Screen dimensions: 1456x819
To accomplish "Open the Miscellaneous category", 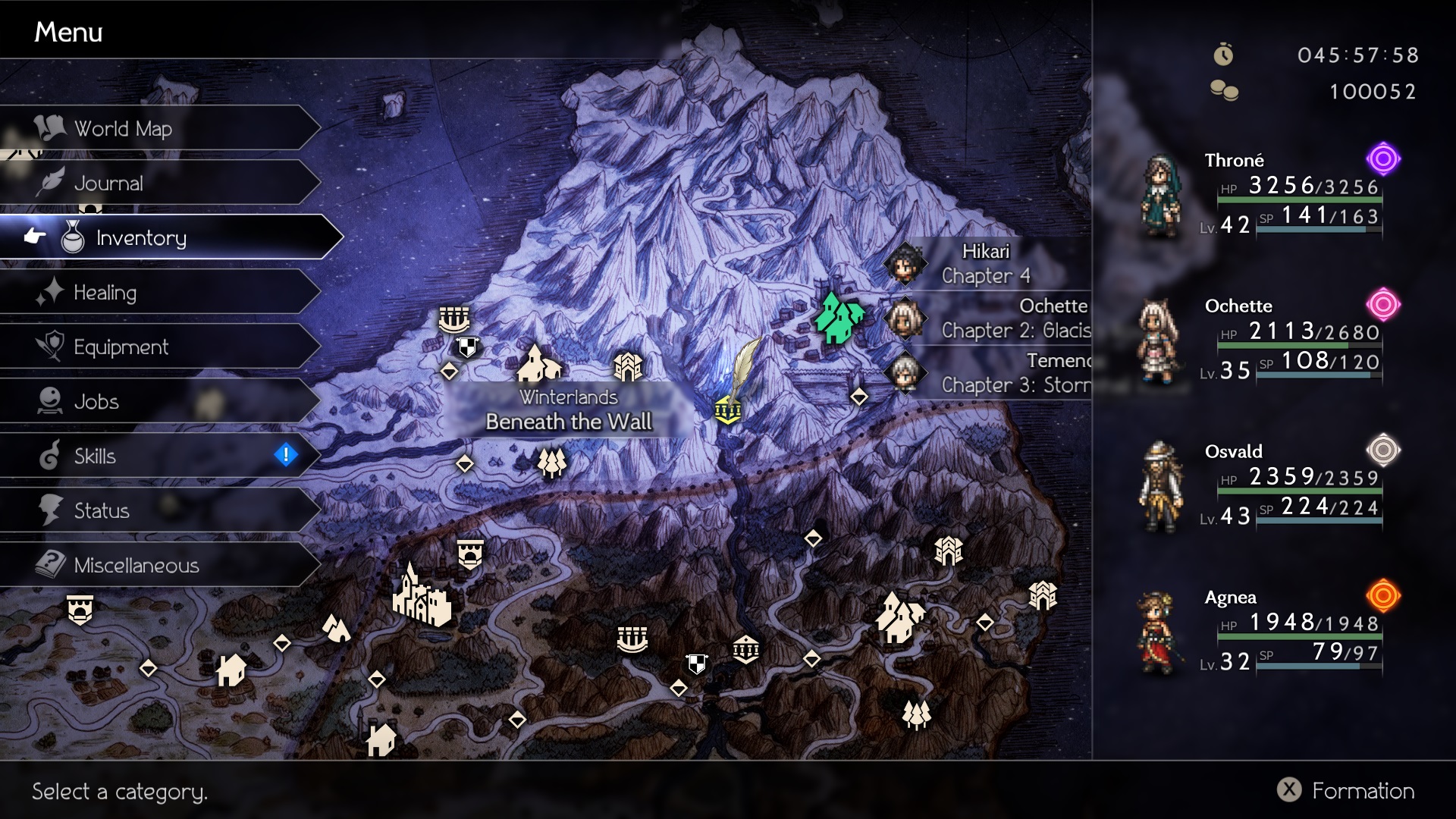I will point(136,566).
